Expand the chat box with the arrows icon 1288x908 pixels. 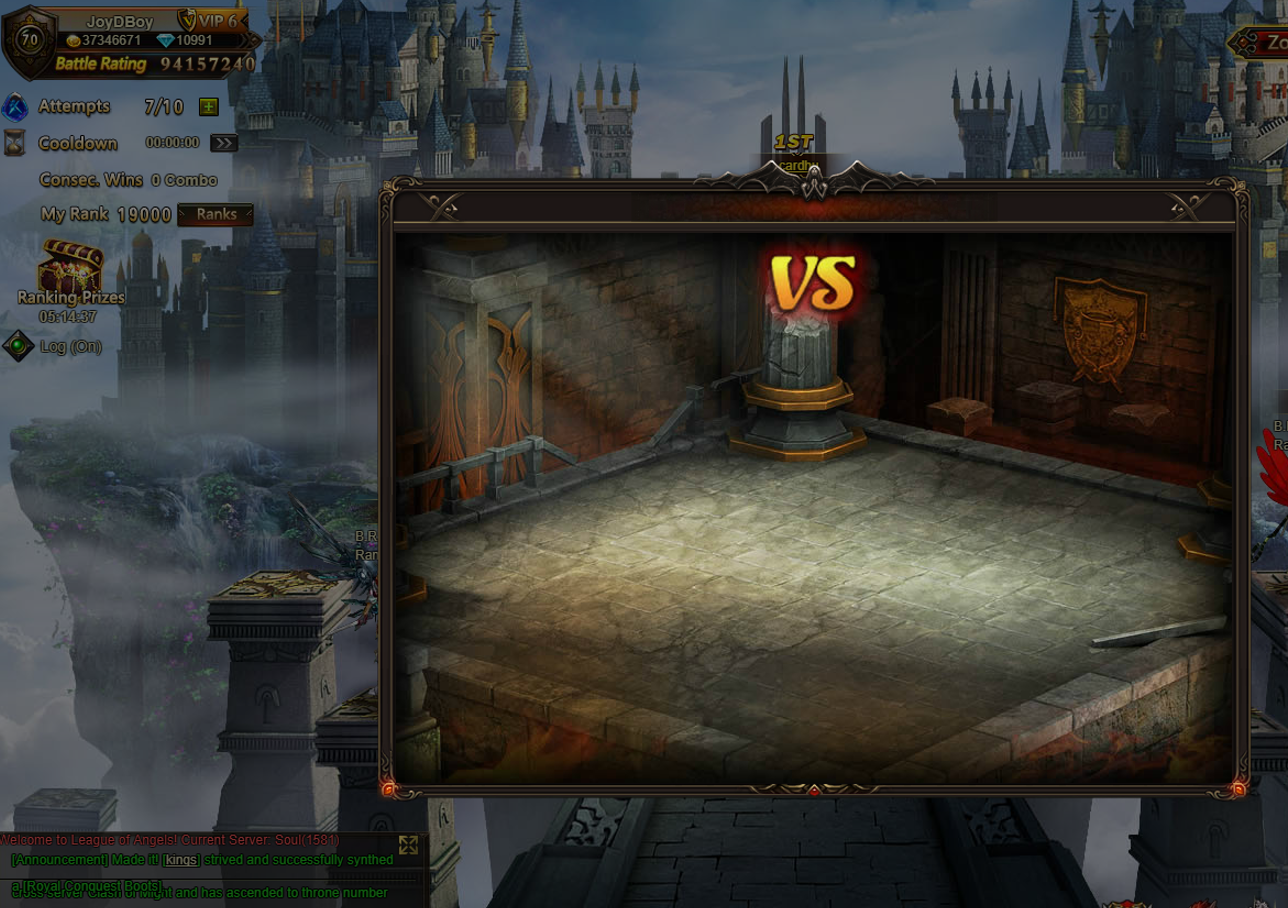tap(408, 844)
